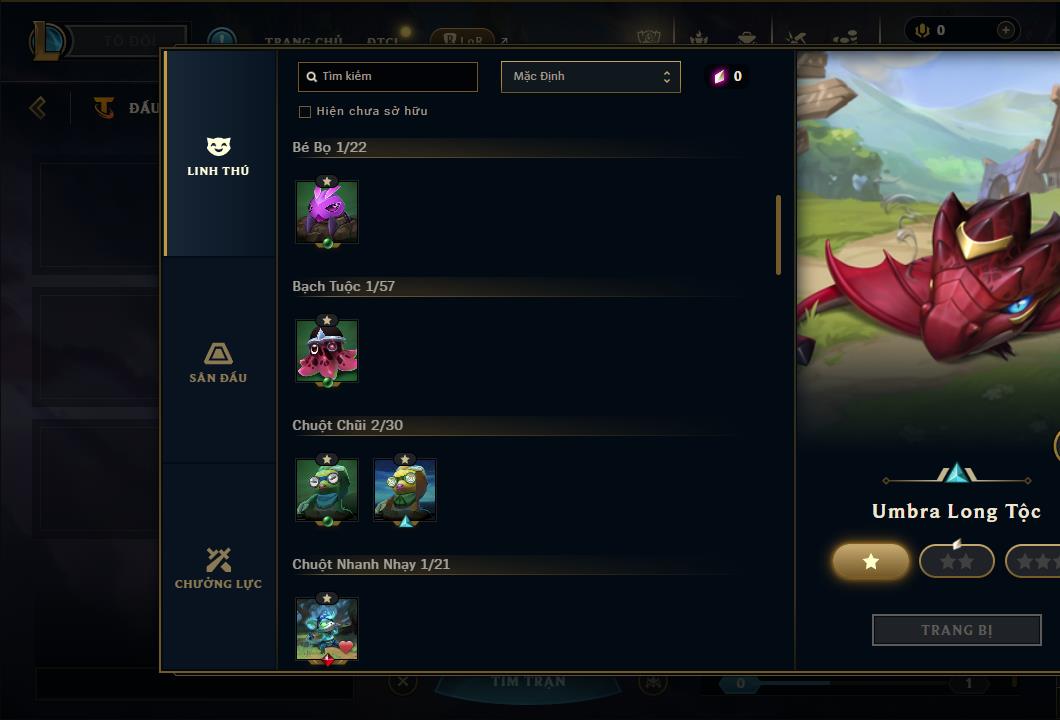Select the Chưởng Lực tab
Image resolution: width=1060 pixels, height=720 pixels.
218,569
